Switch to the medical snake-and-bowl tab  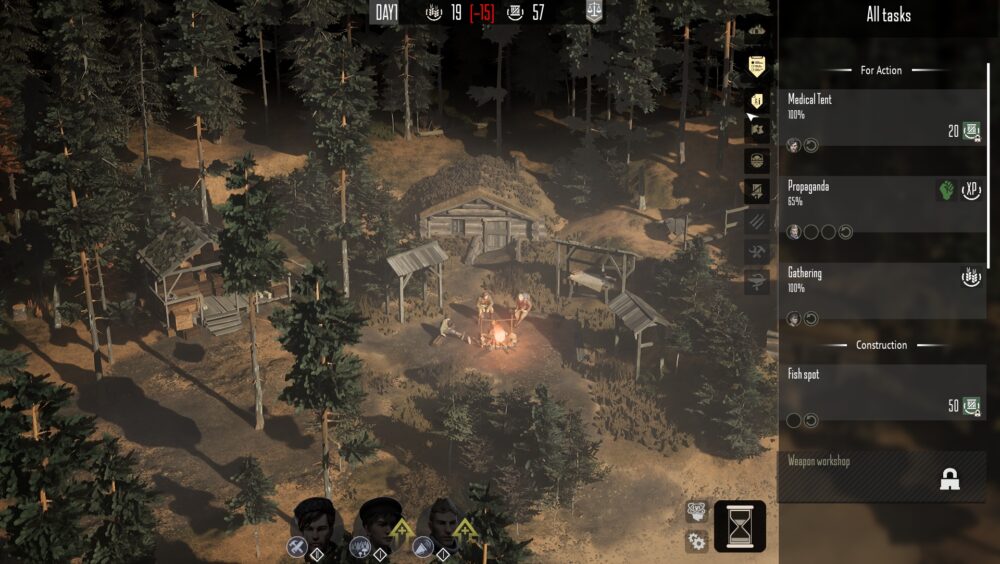[758, 283]
